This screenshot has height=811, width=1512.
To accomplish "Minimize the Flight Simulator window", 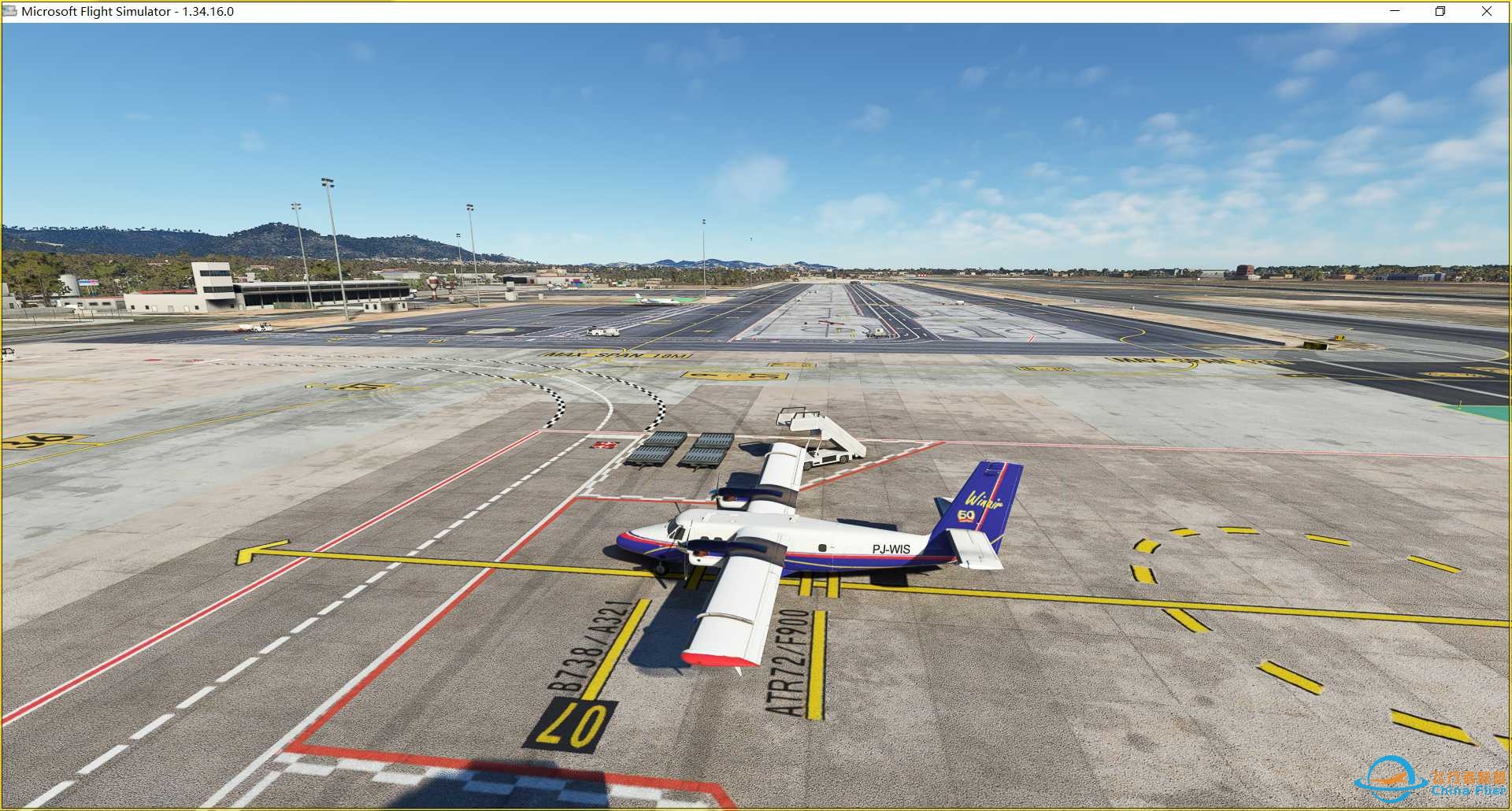I will [x=1395, y=11].
